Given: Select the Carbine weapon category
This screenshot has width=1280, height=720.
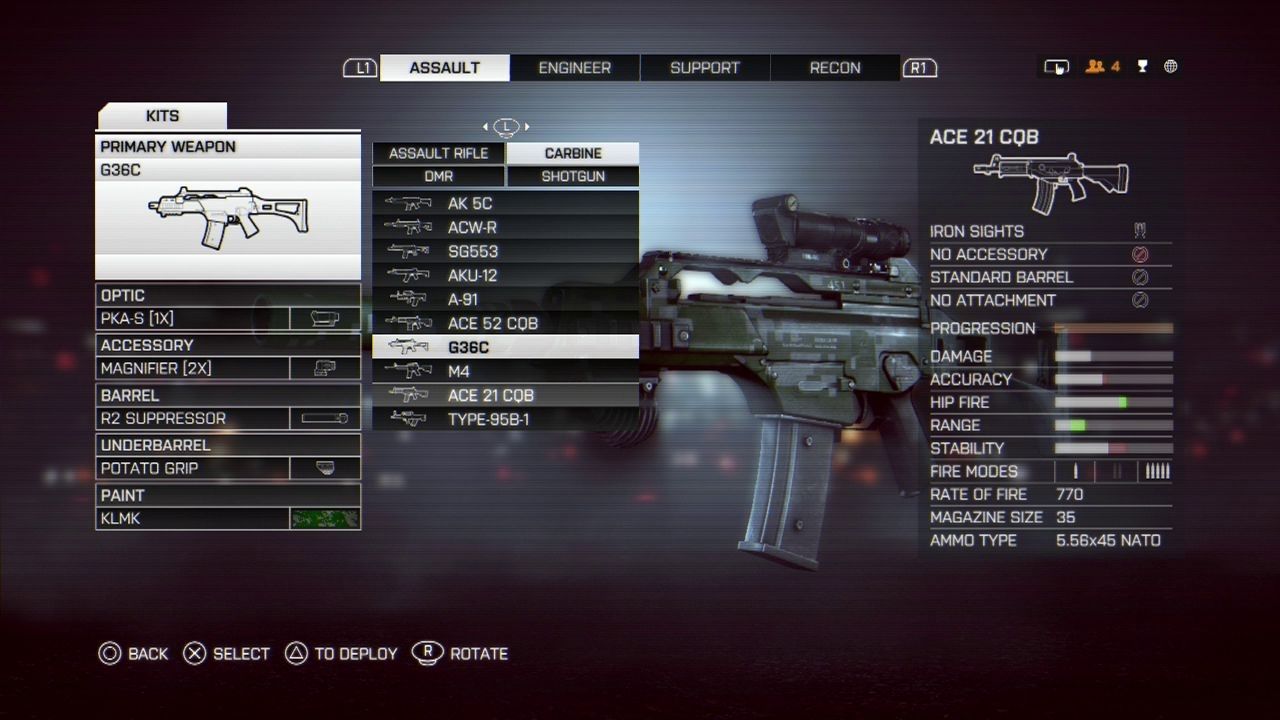Looking at the screenshot, I should [x=573, y=153].
